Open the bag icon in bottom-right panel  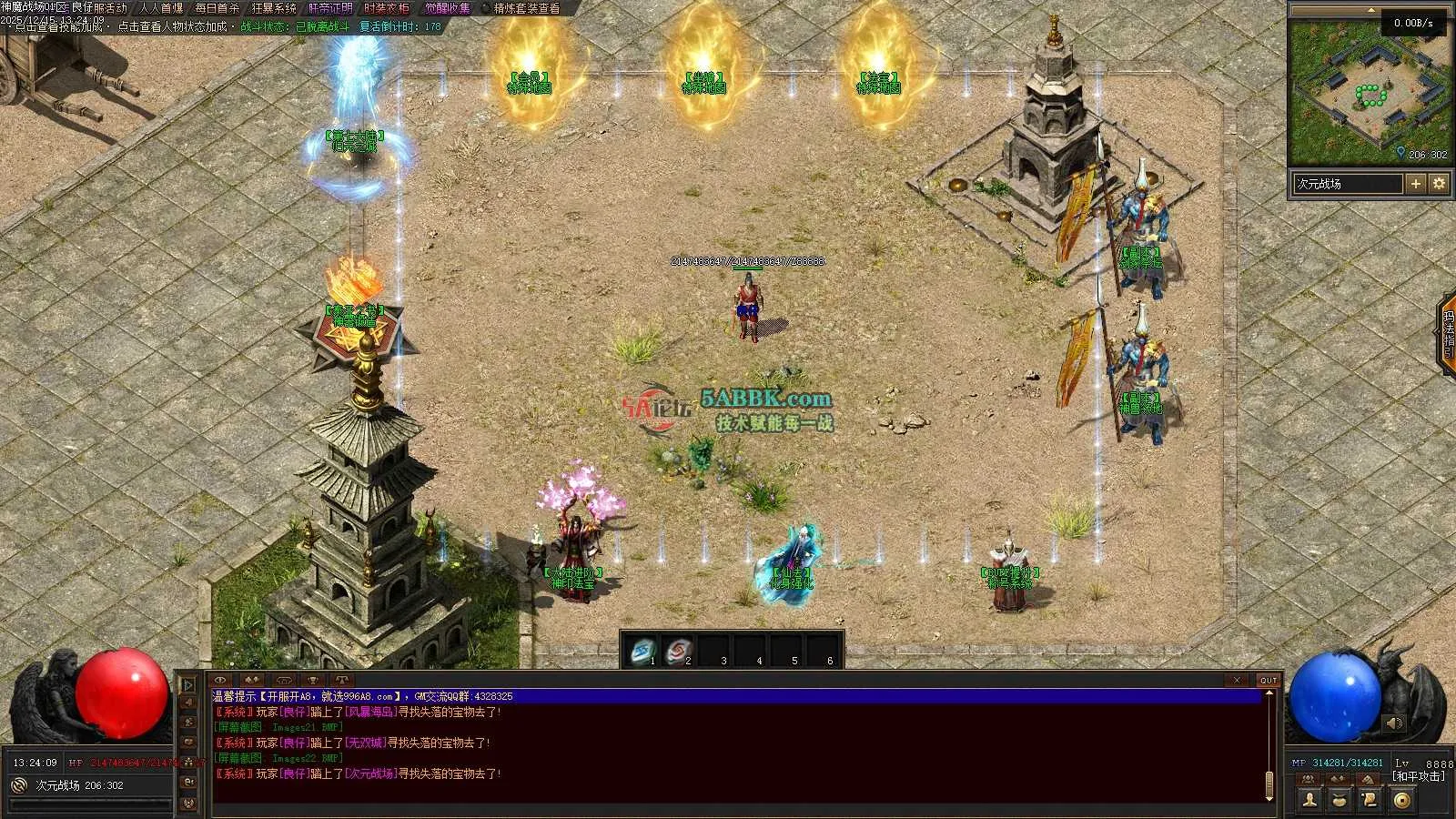pos(1340,800)
